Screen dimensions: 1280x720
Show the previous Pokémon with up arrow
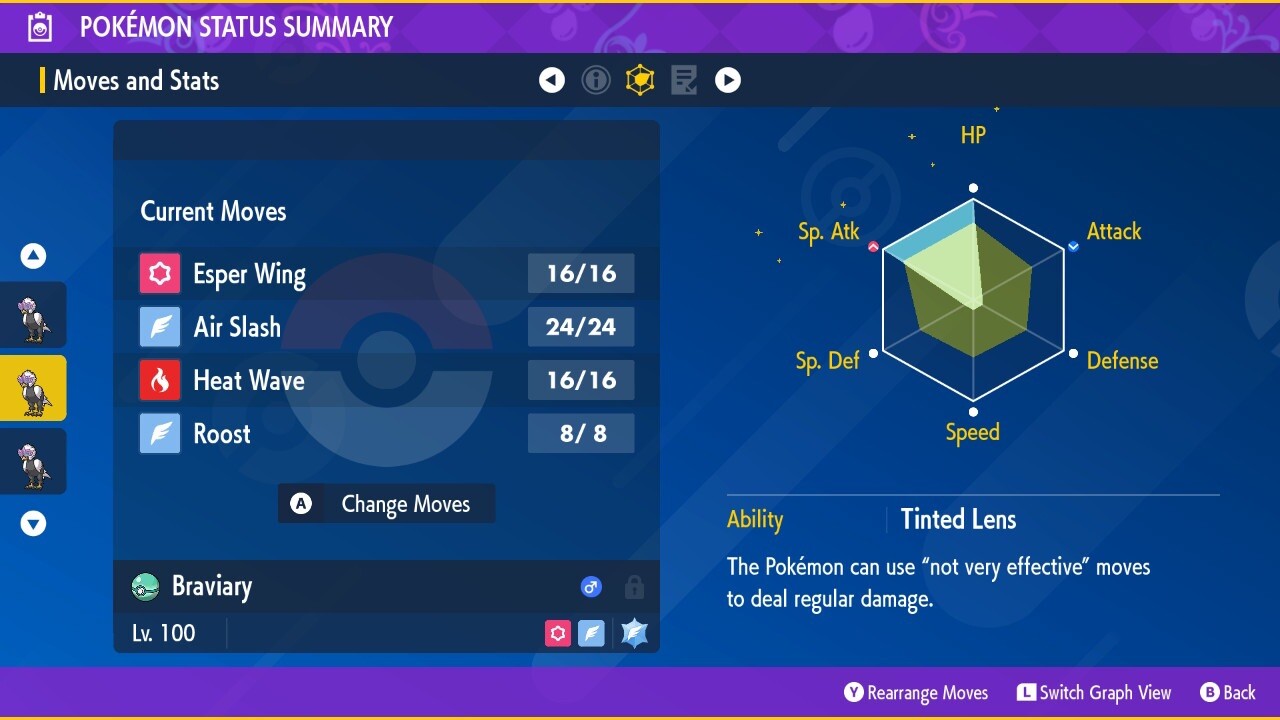point(34,257)
